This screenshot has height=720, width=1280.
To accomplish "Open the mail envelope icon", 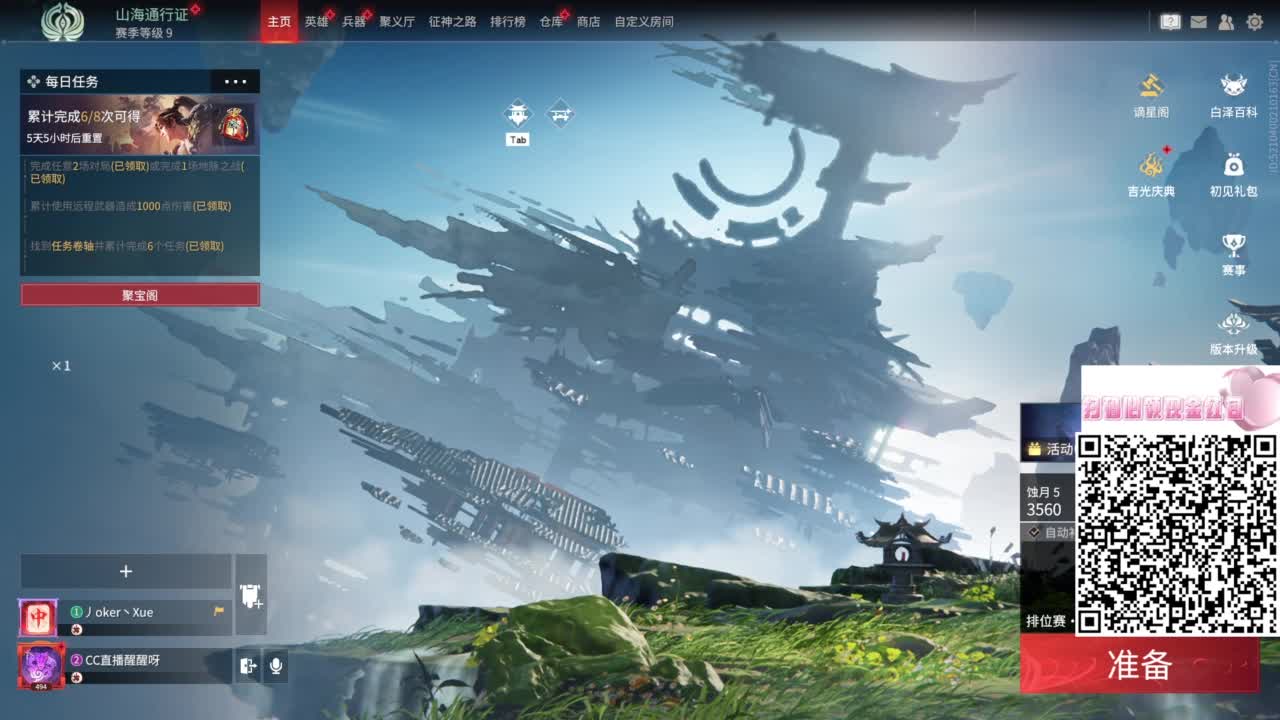I will pos(1197,20).
